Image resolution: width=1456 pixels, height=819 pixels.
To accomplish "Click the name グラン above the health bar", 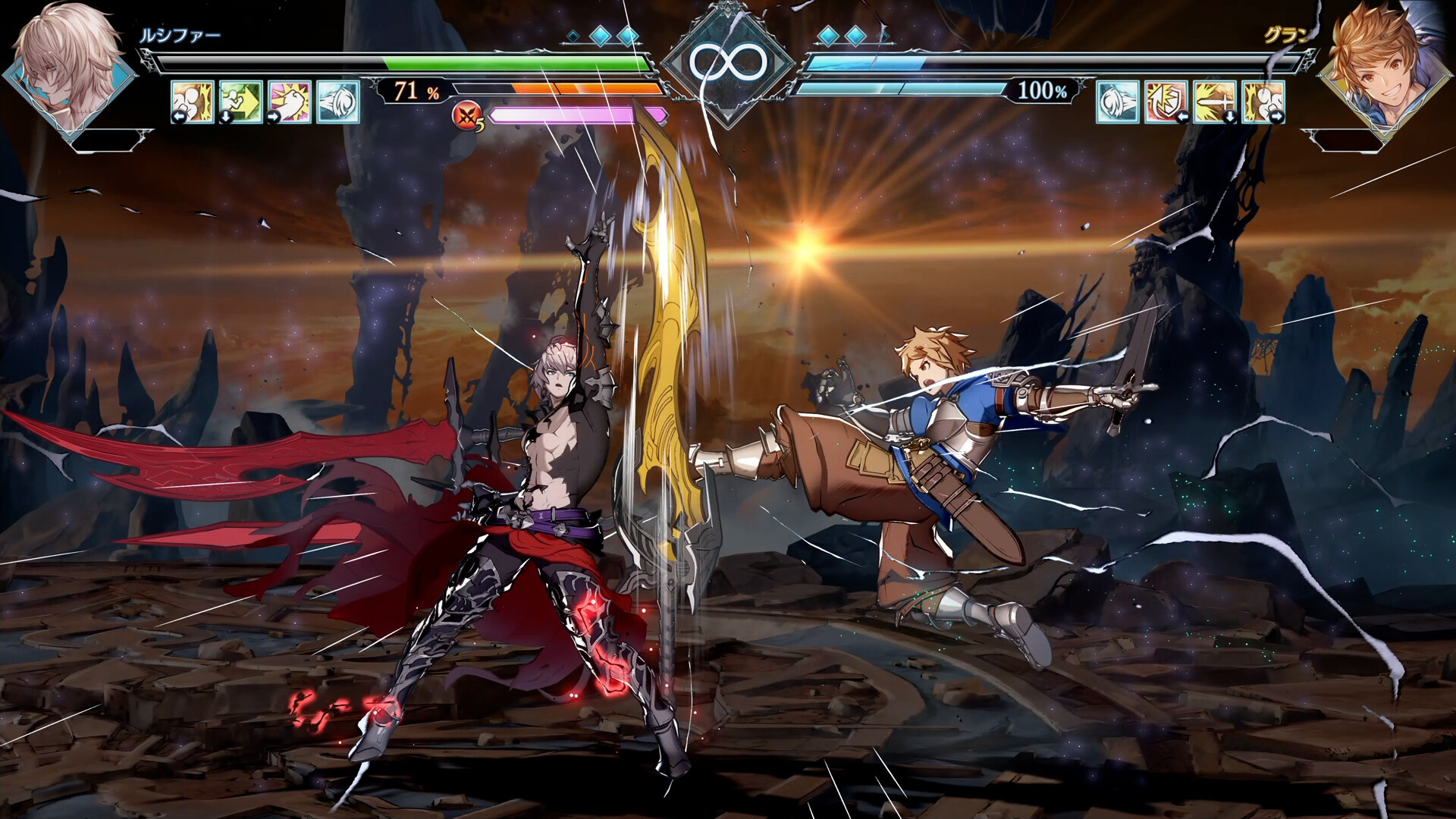I will (1289, 34).
